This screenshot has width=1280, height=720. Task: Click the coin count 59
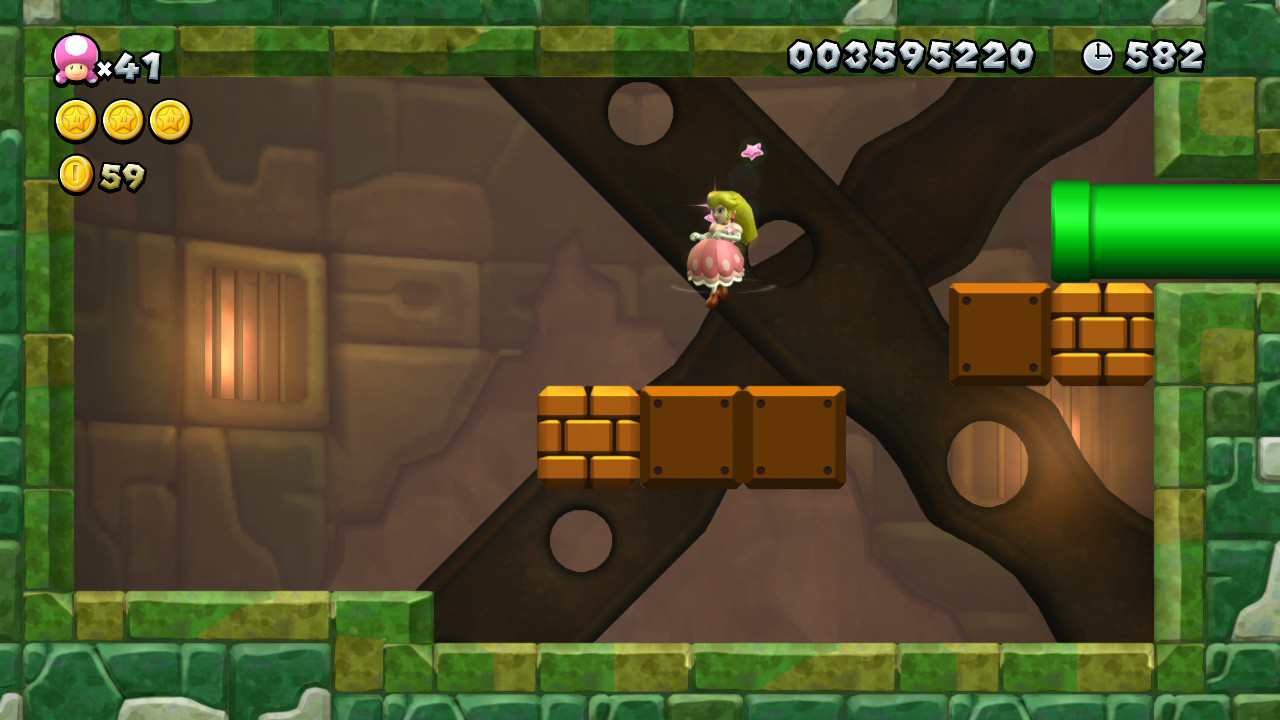coord(122,172)
